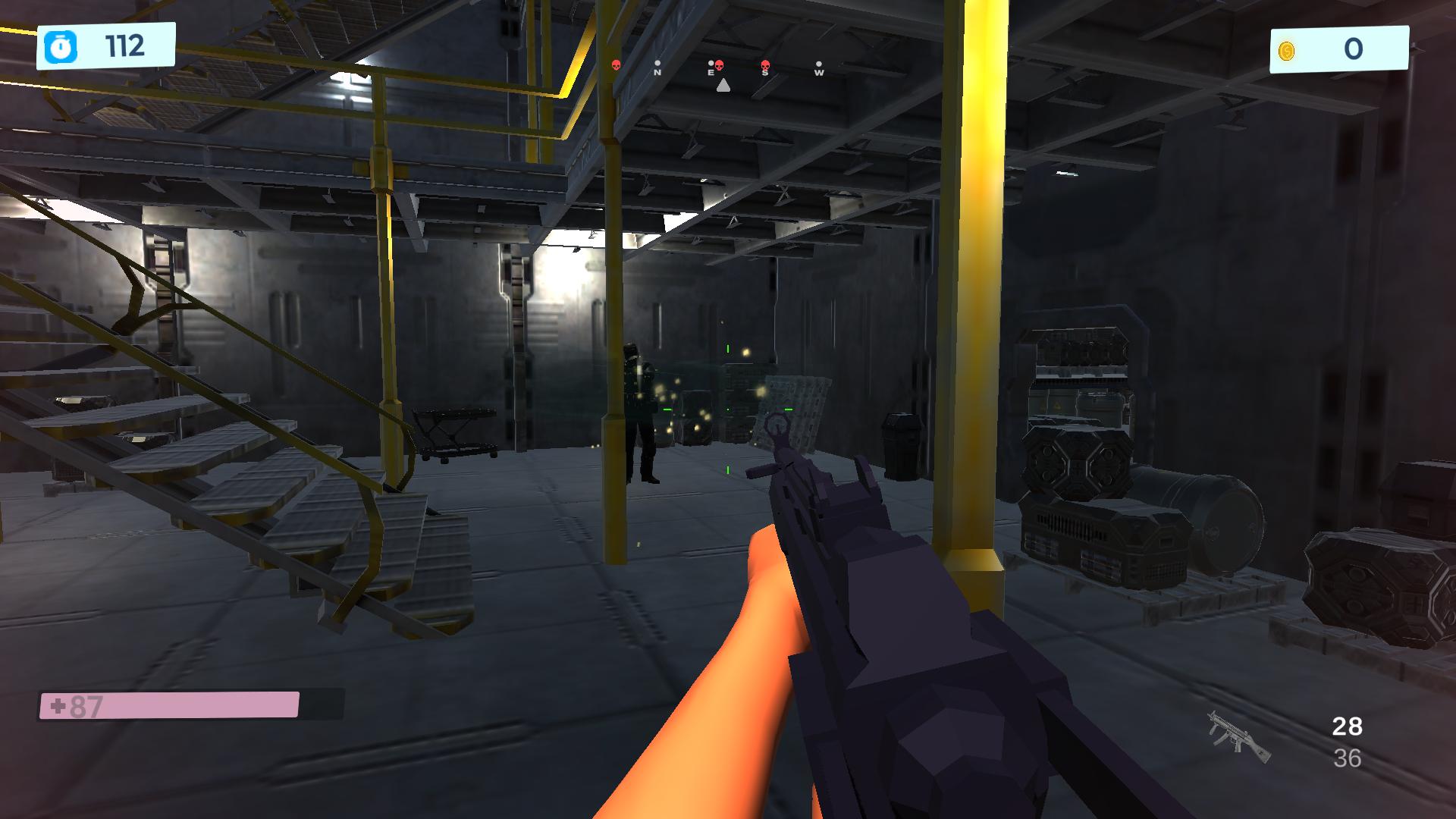Click the W compass direction marker
Viewport: 1456px width, 819px height.
point(819,73)
